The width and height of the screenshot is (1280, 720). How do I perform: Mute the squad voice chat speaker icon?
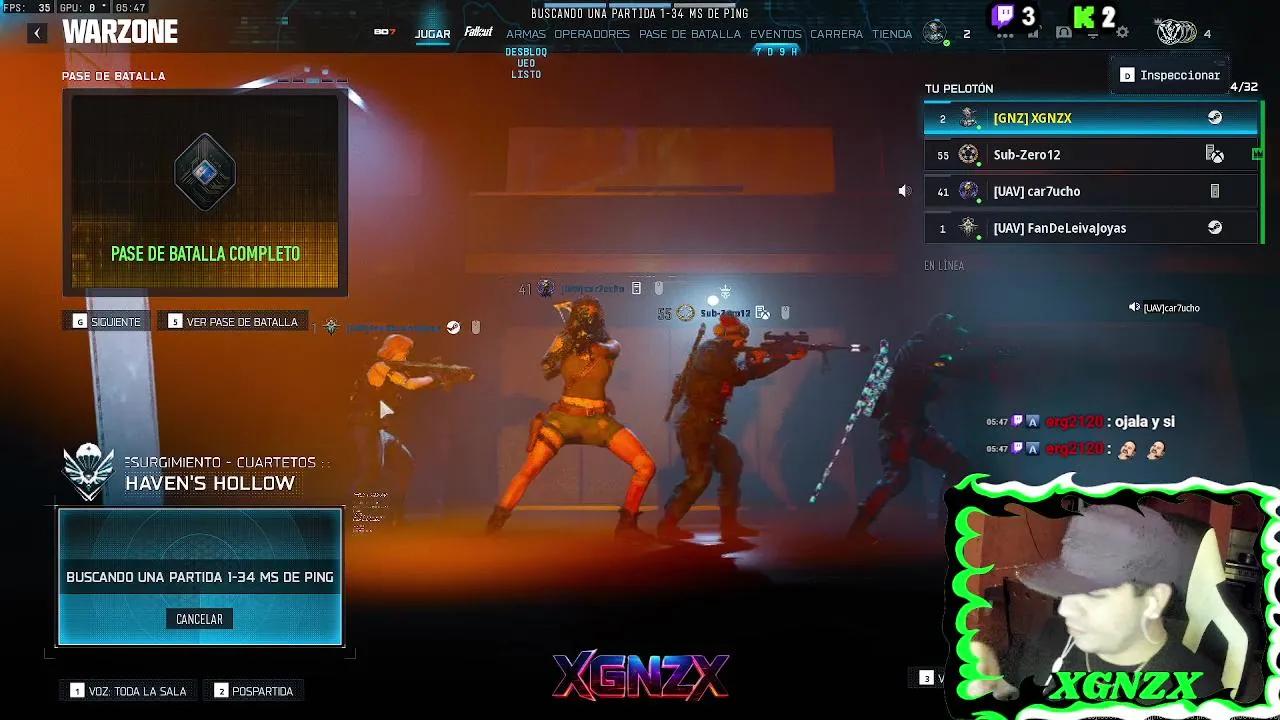point(905,190)
